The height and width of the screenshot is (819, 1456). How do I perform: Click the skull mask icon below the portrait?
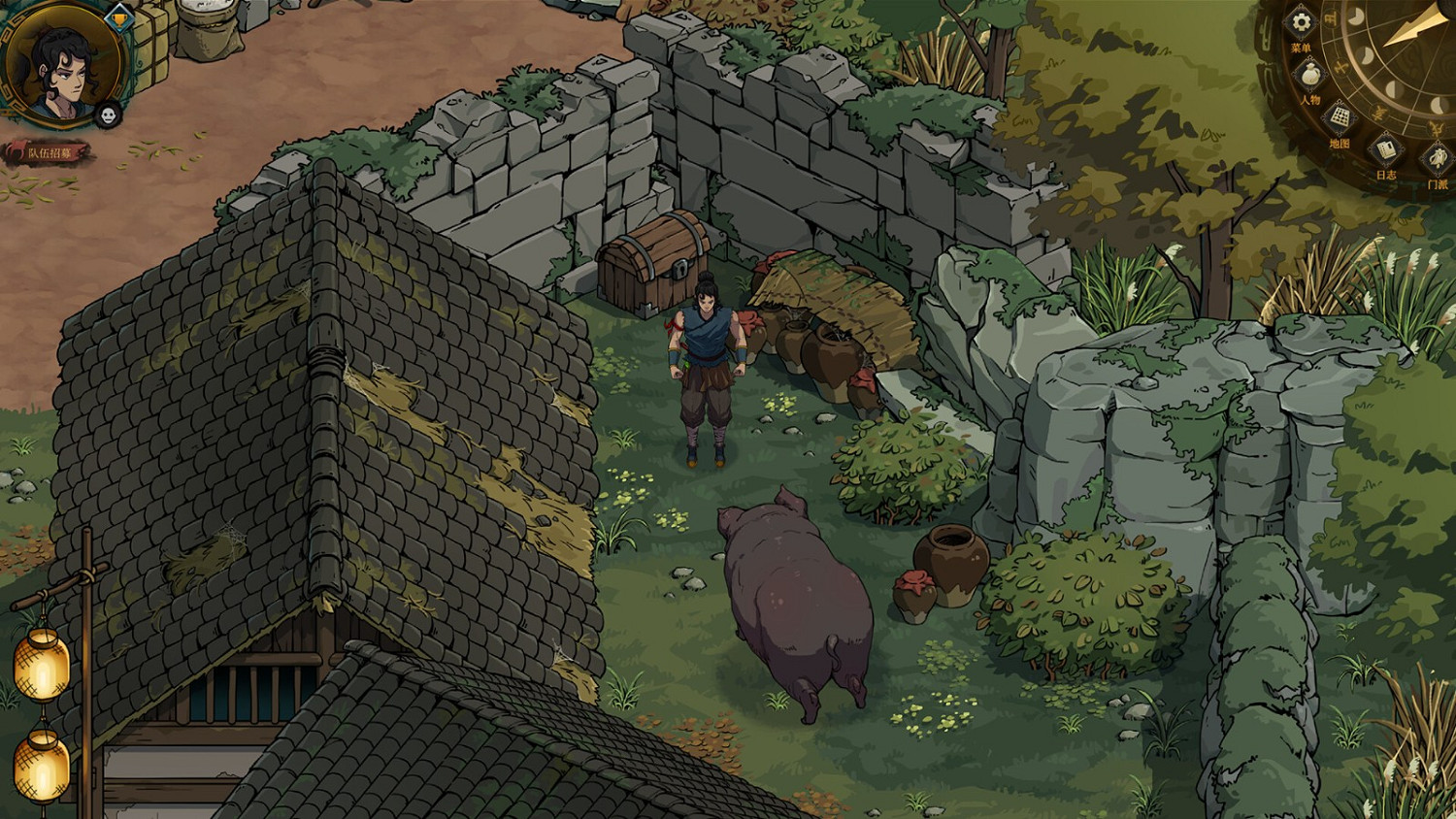pyautogui.click(x=108, y=115)
